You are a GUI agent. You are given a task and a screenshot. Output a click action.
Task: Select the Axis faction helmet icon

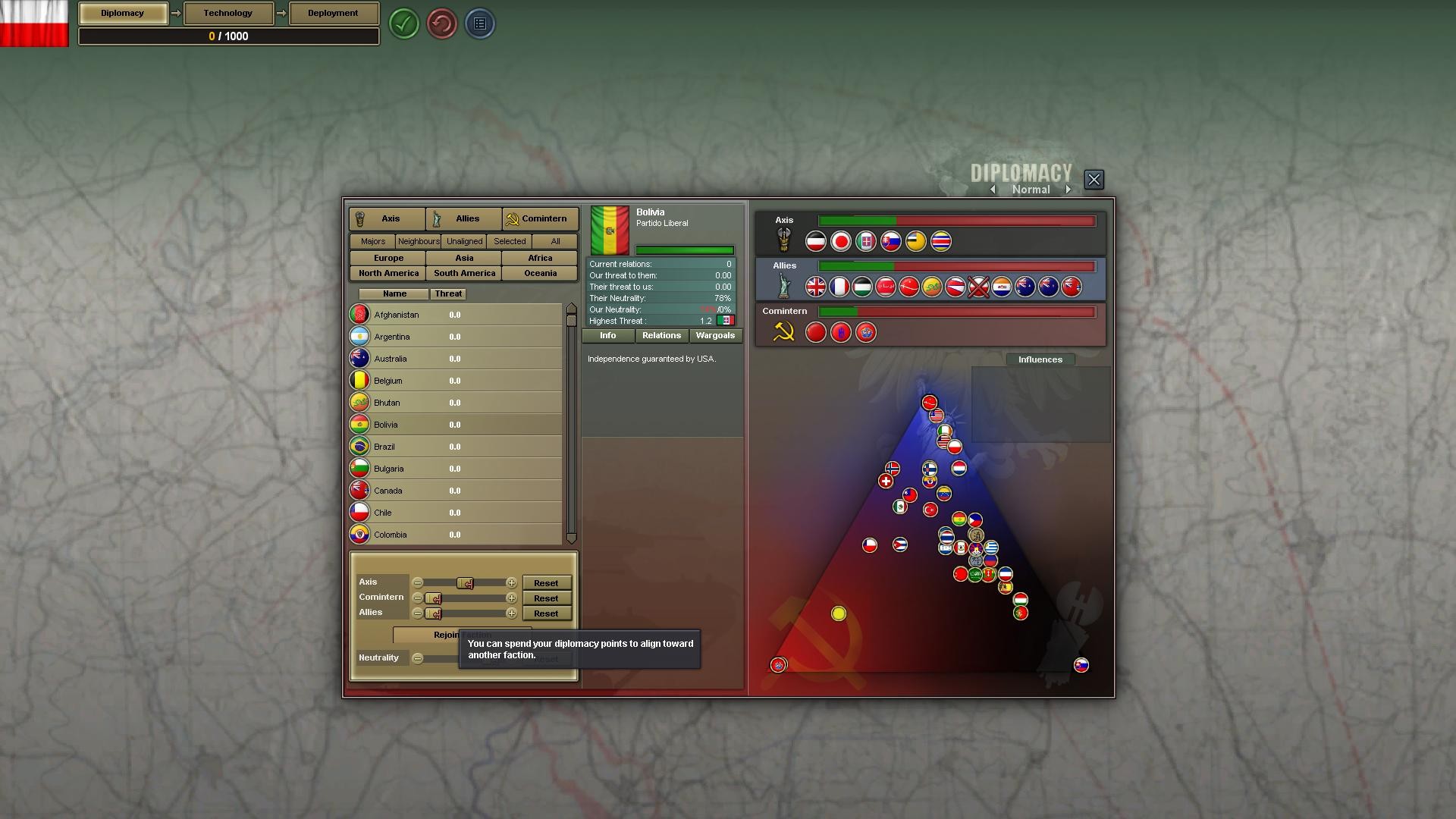784,240
